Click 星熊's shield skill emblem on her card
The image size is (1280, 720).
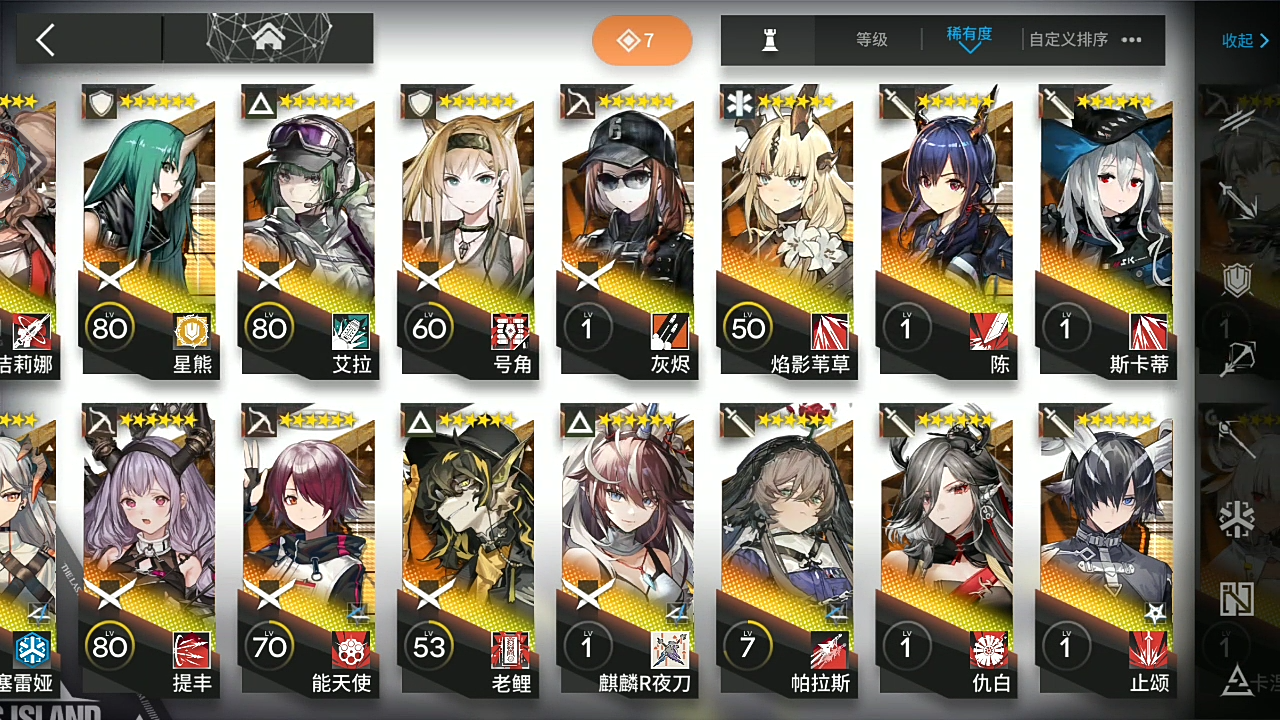pos(190,331)
